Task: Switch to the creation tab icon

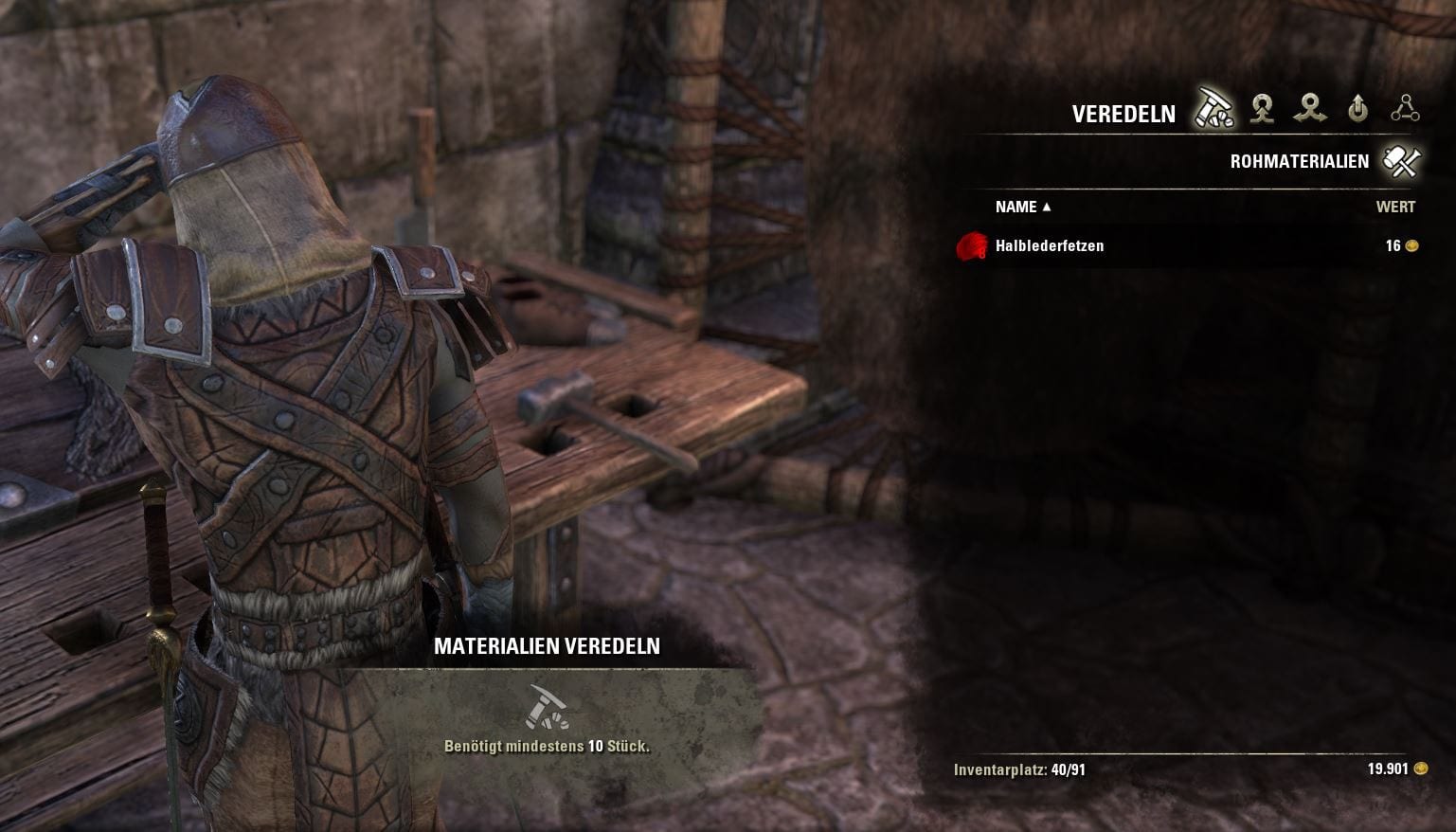Action: (x=1262, y=110)
